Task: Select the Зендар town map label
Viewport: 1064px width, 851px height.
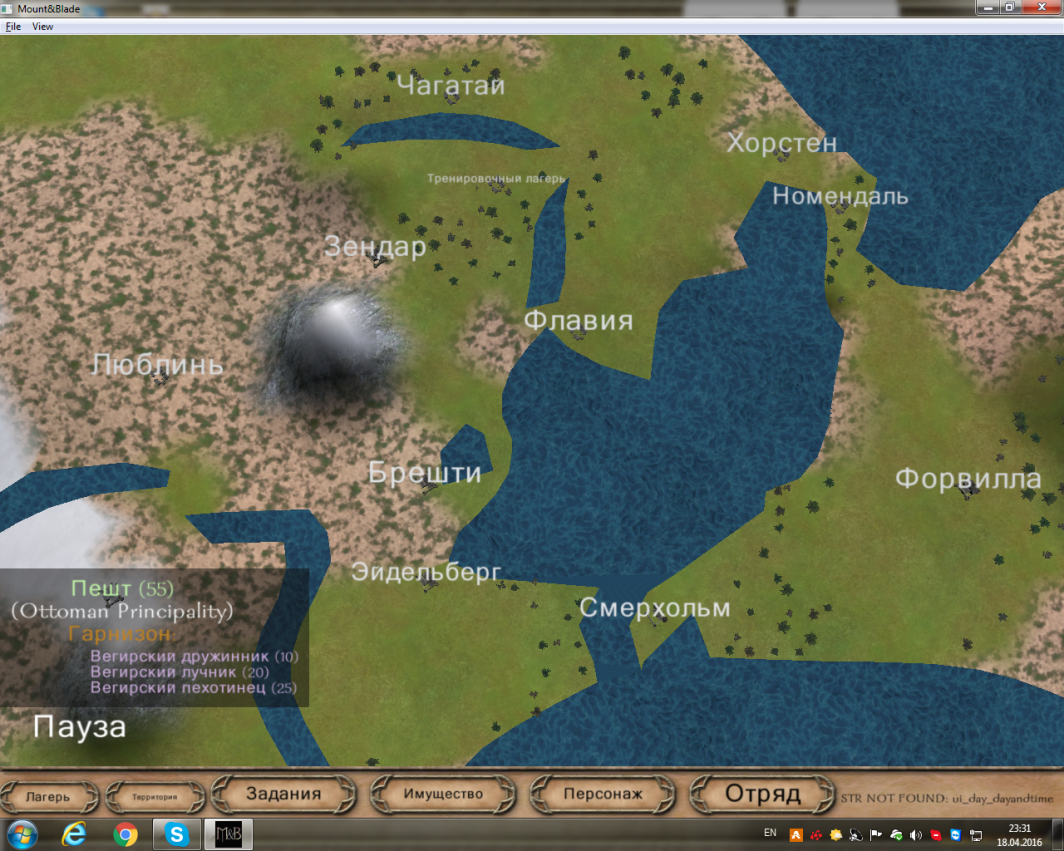Action: [x=375, y=247]
